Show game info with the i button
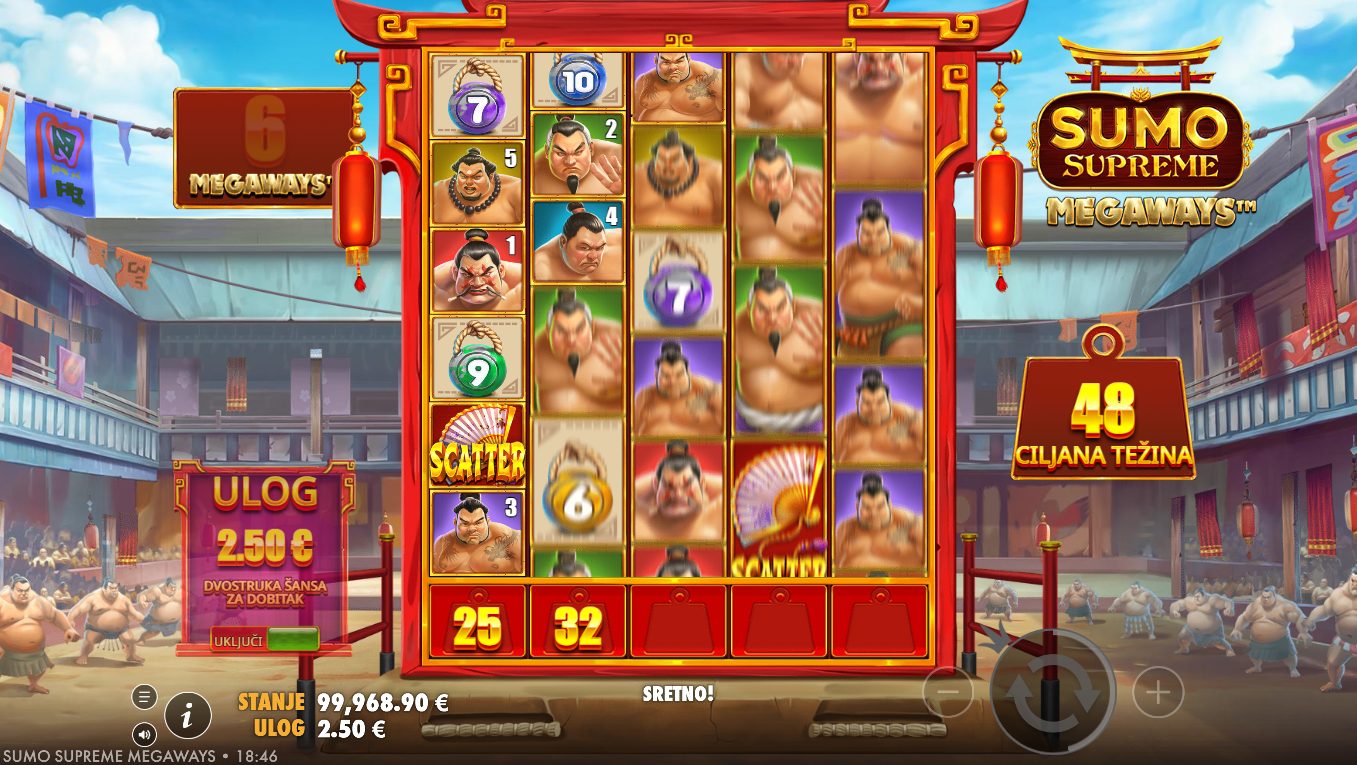Image resolution: width=1357 pixels, height=765 pixels. pos(188,715)
